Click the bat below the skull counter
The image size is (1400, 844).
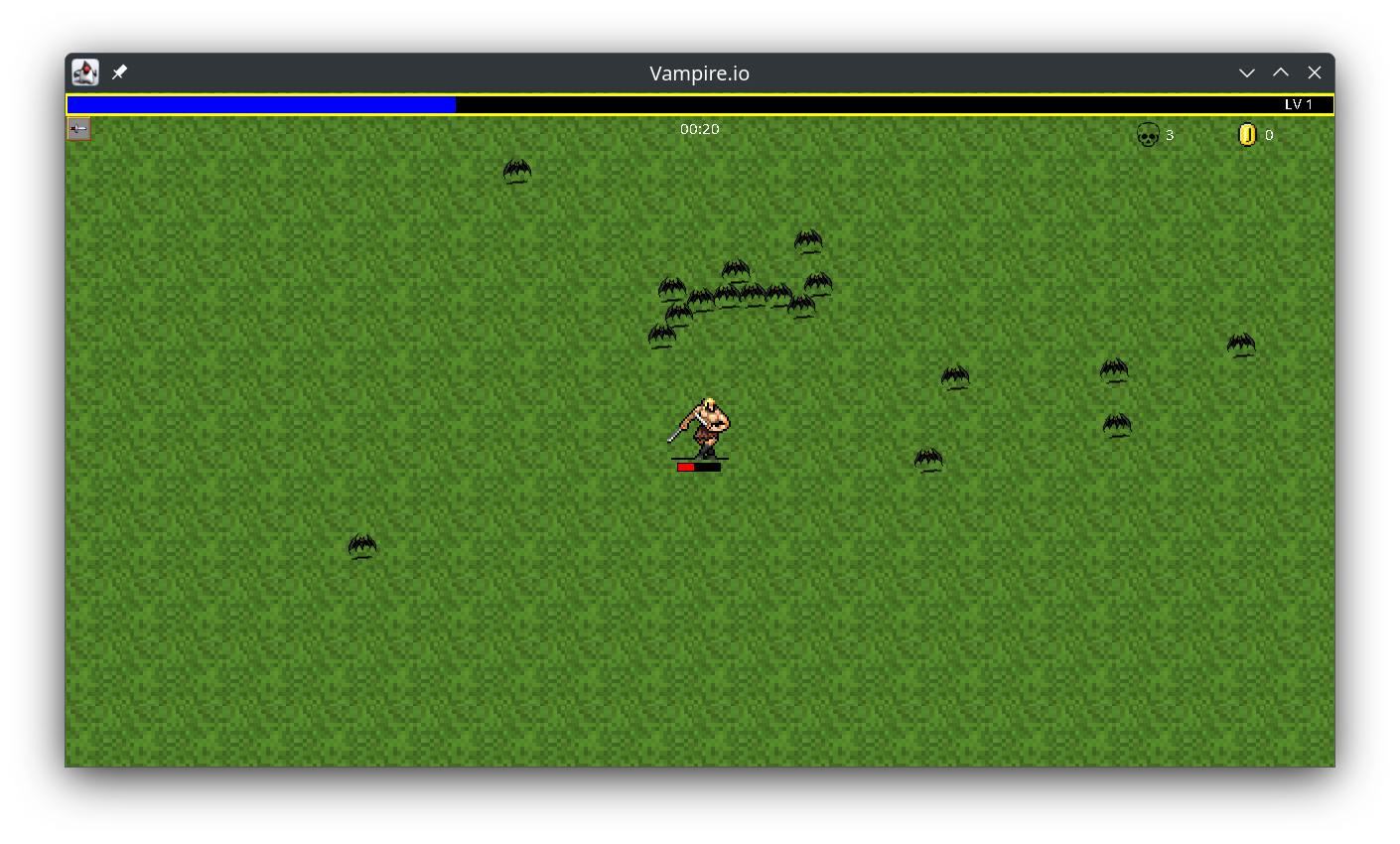pos(1114,369)
